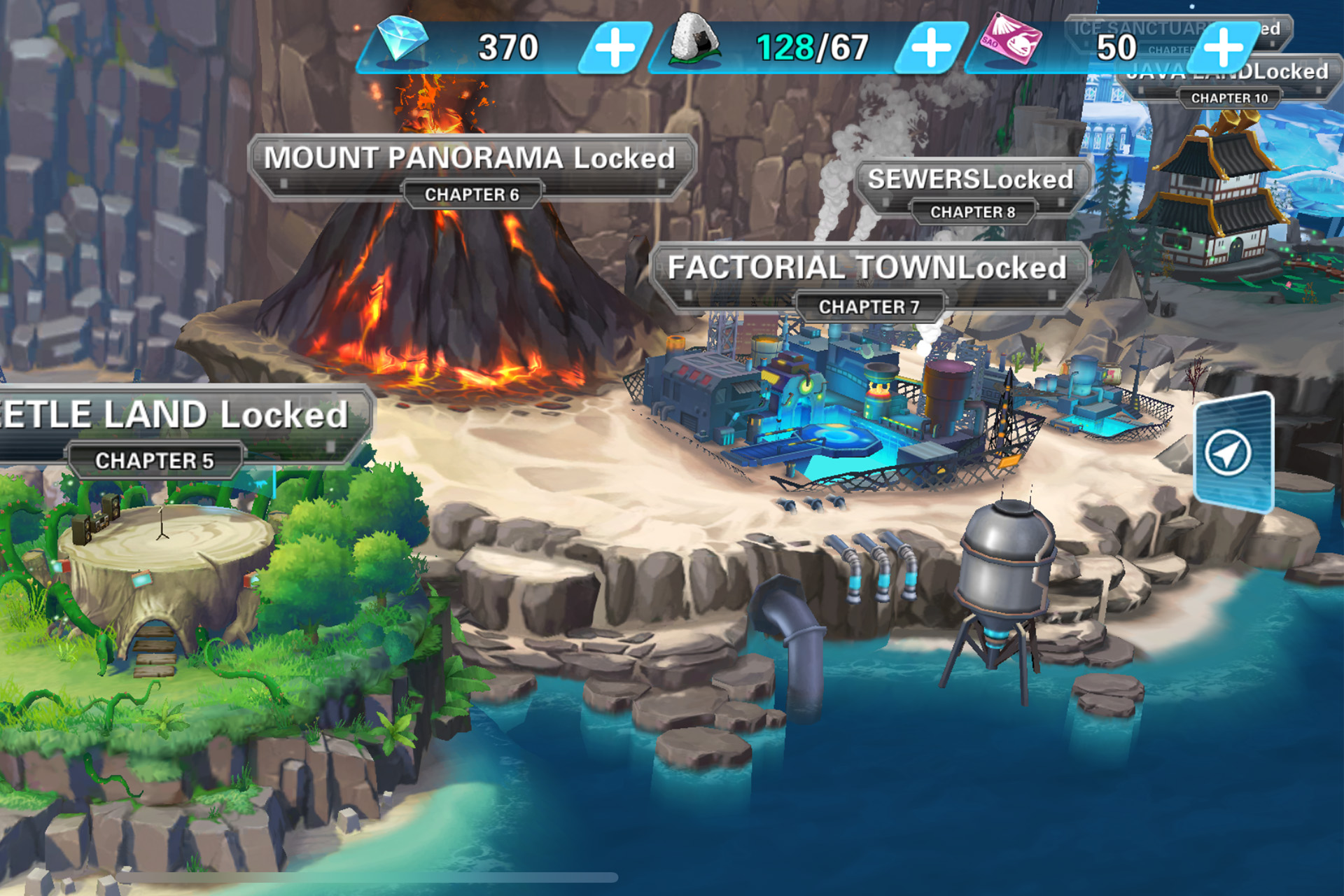This screenshot has height=896, width=1344.
Task: Buy more pink tickets via plus button
Action: coord(1223,48)
